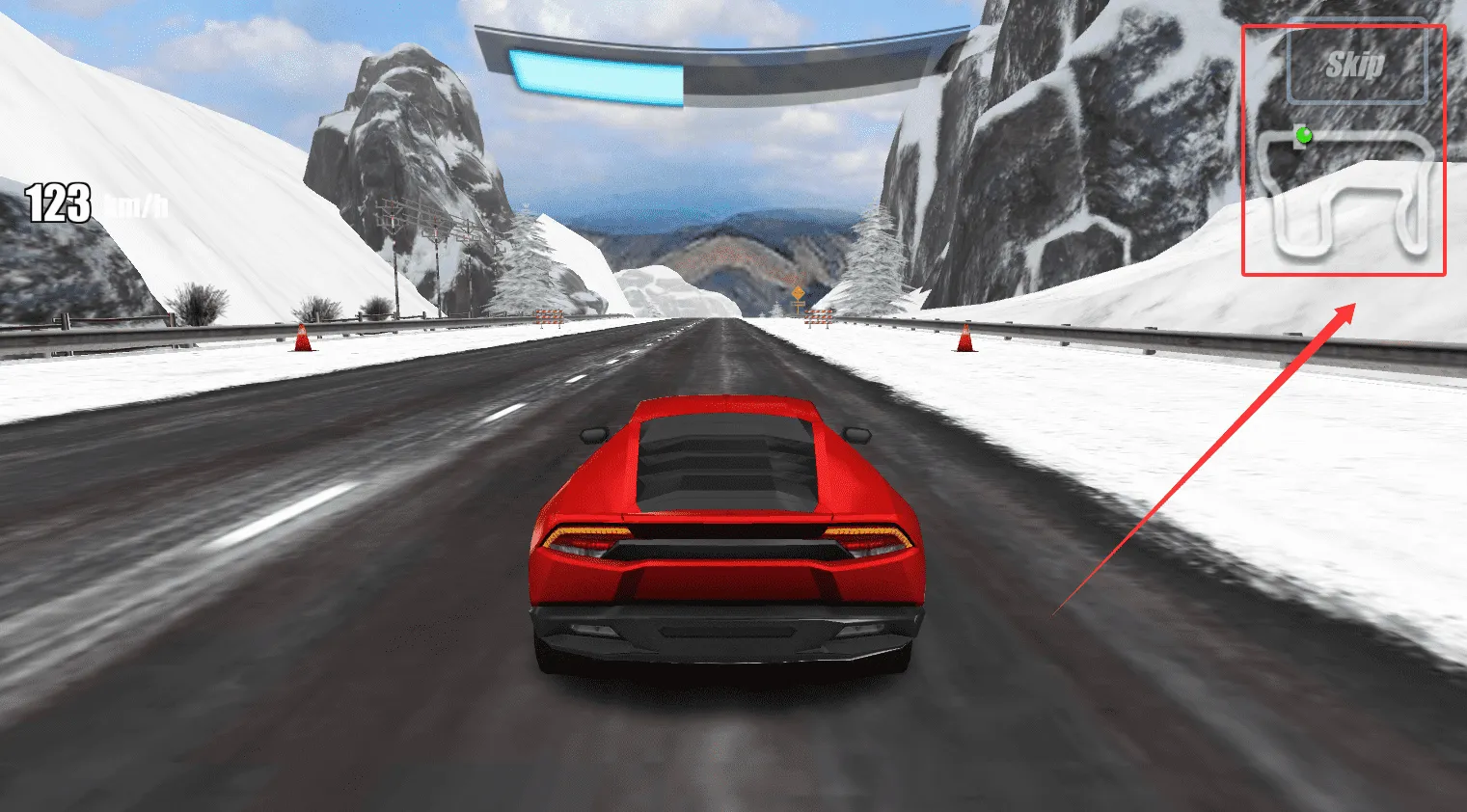
Task: Click the Skip button
Action: [1356, 66]
